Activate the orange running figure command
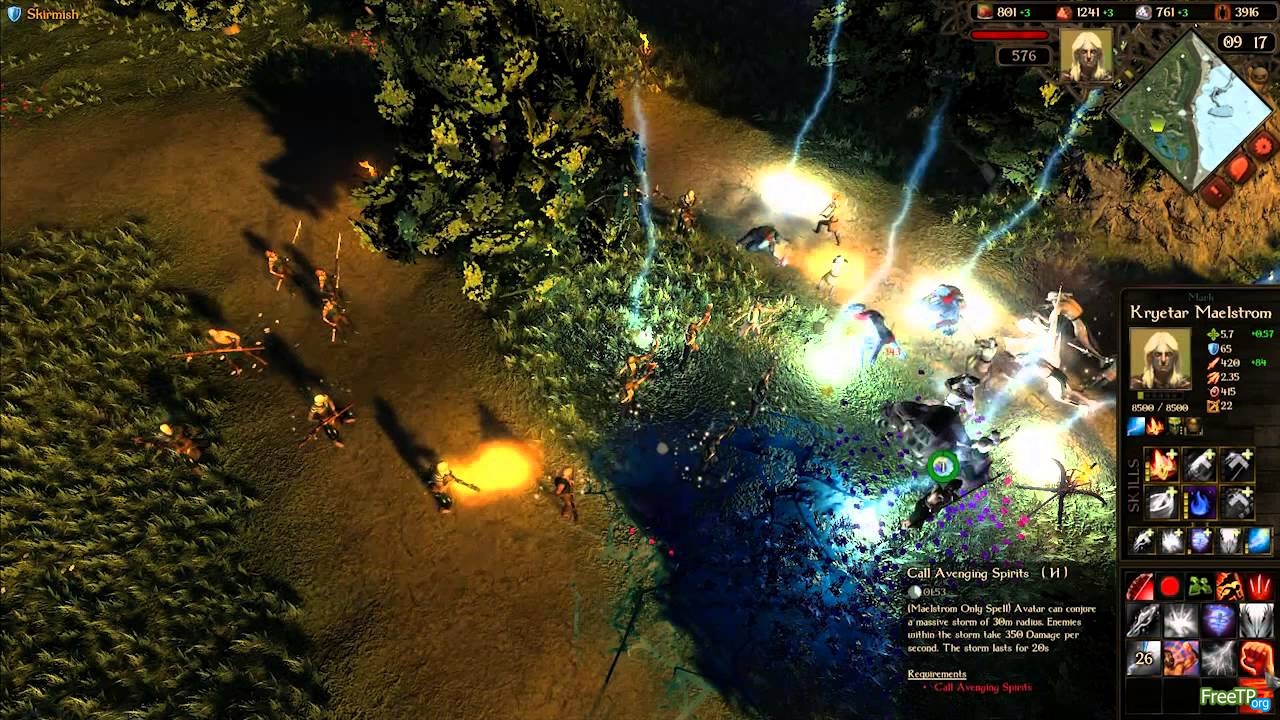The width and height of the screenshot is (1280, 720). click(1229, 587)
